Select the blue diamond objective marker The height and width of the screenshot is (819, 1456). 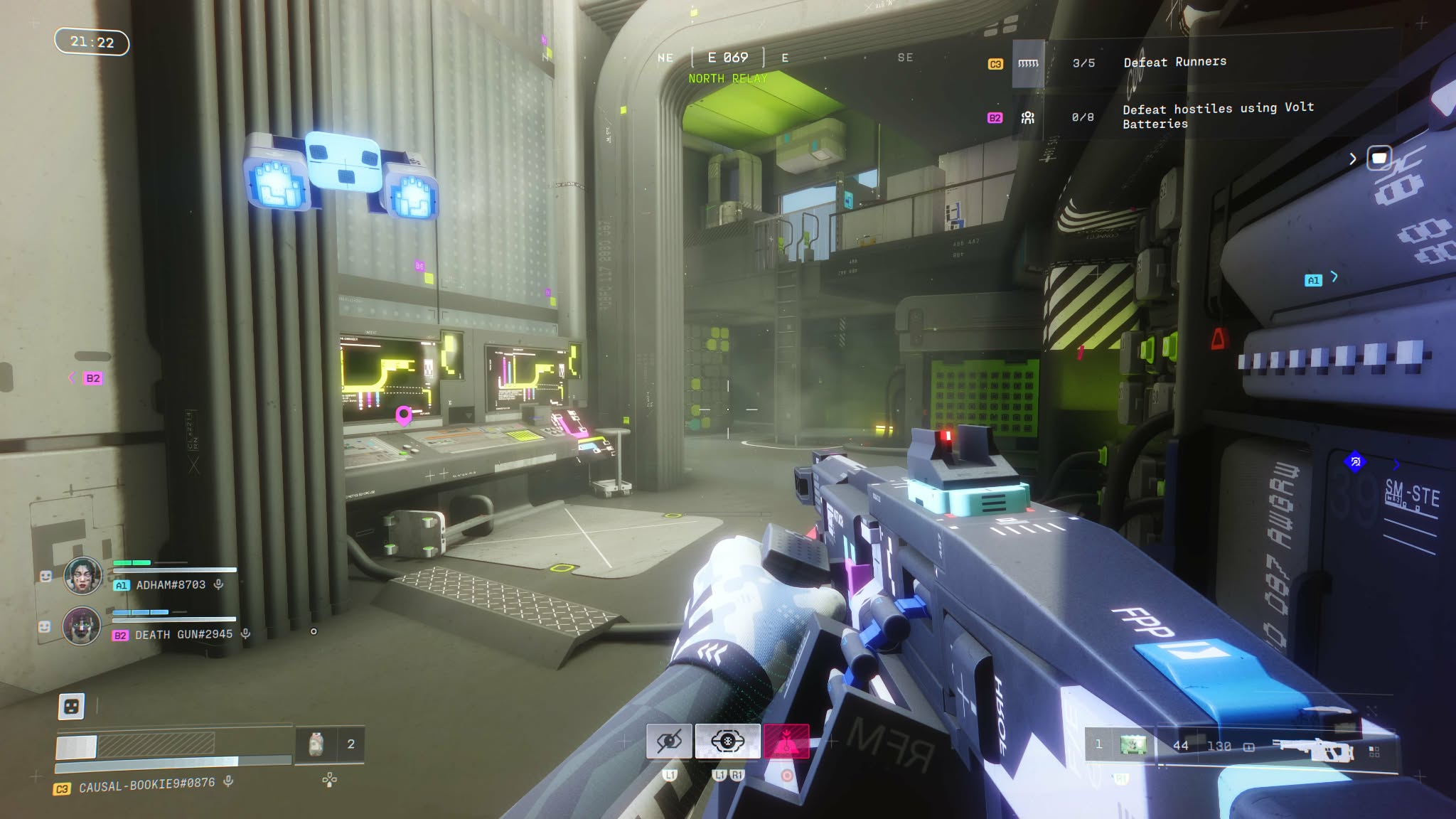tap(1355, 462)
